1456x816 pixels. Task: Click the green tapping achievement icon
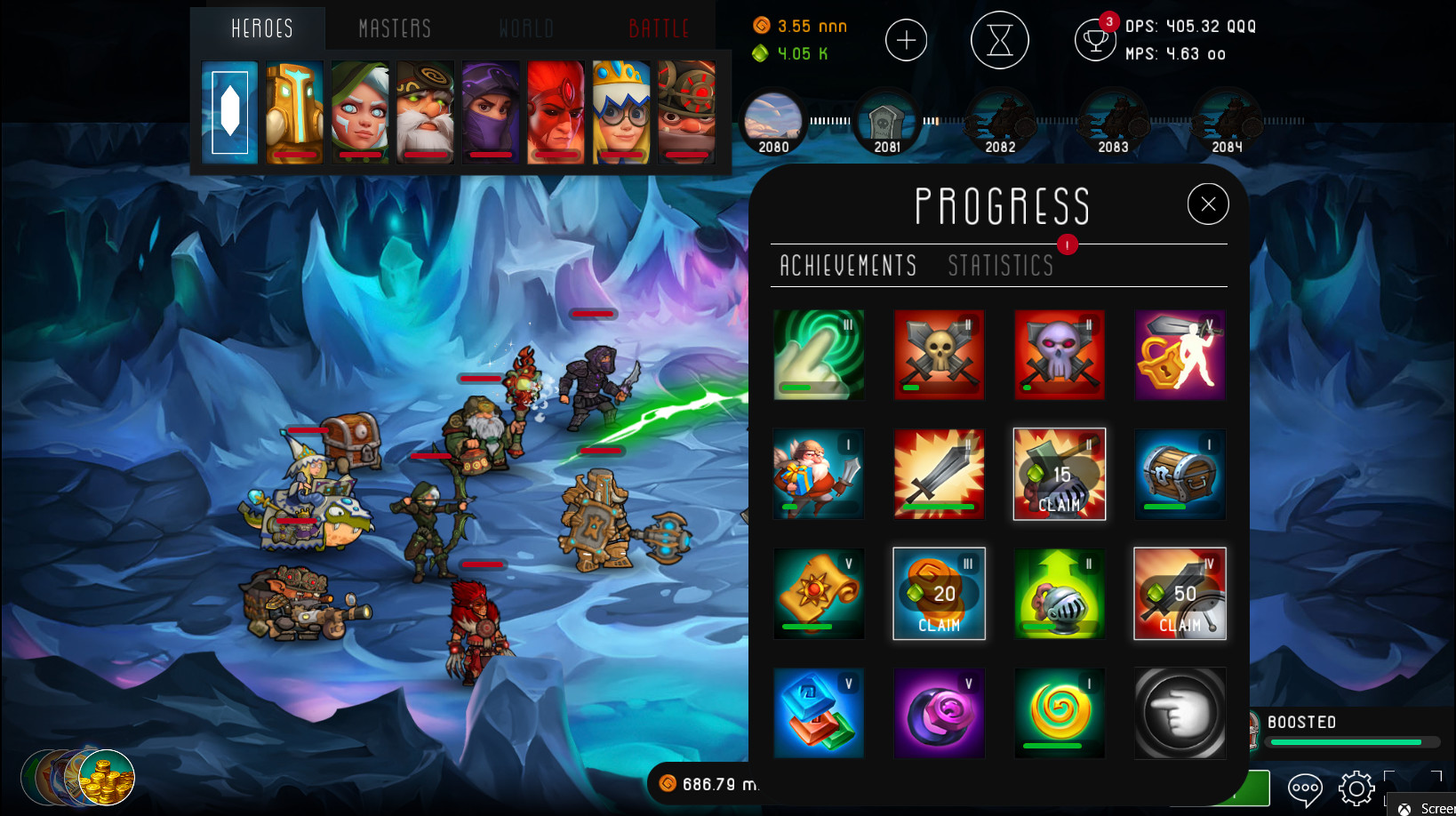(x=819, y=355)
